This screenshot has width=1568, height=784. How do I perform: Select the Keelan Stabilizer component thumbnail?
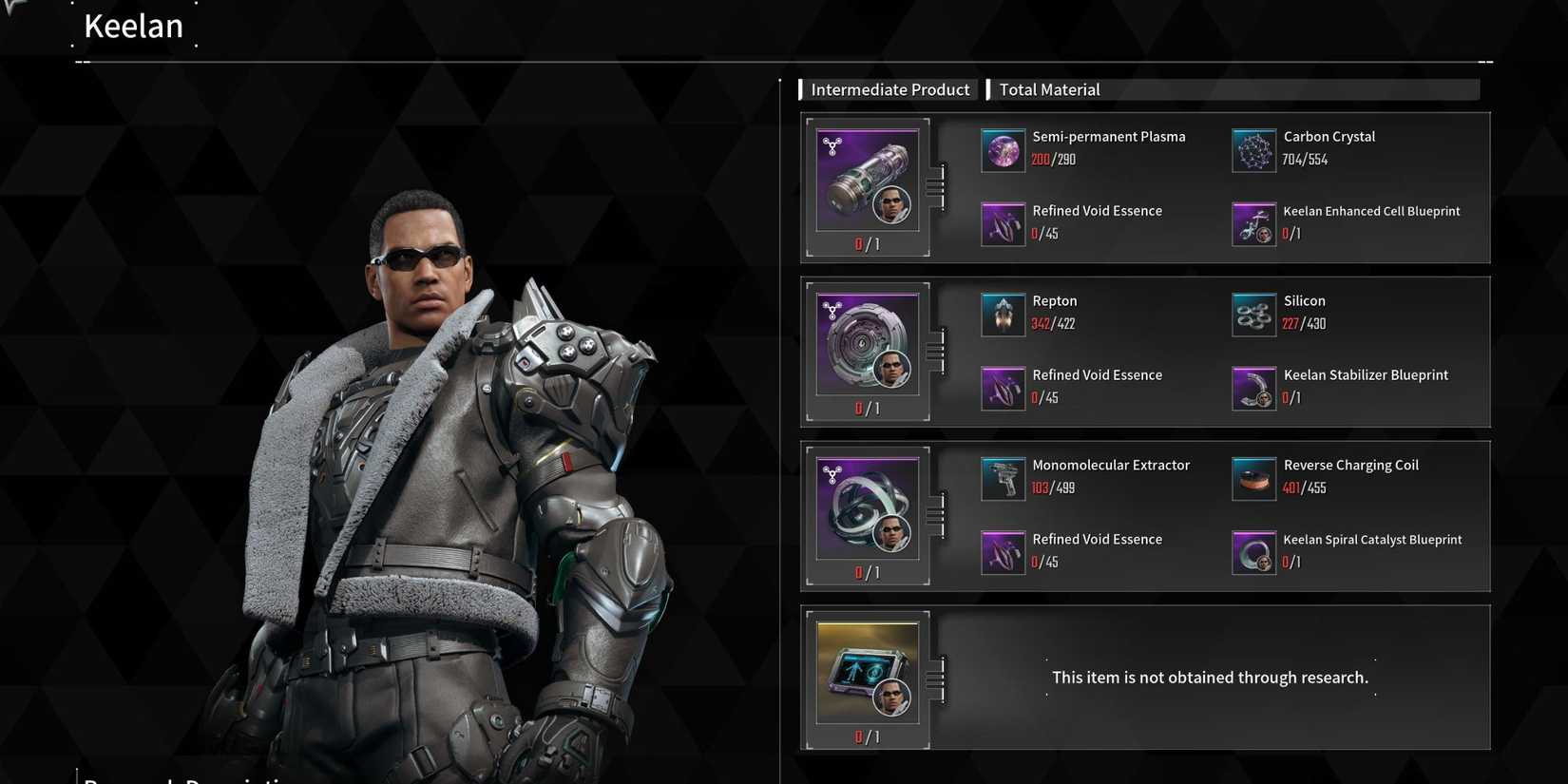point(866,343)
